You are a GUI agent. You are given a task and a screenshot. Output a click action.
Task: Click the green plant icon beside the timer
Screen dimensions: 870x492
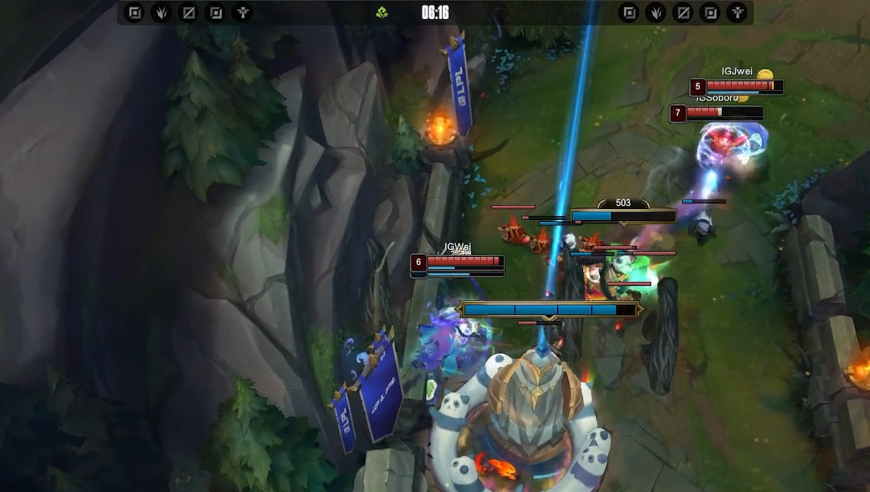tap(382, 13)
